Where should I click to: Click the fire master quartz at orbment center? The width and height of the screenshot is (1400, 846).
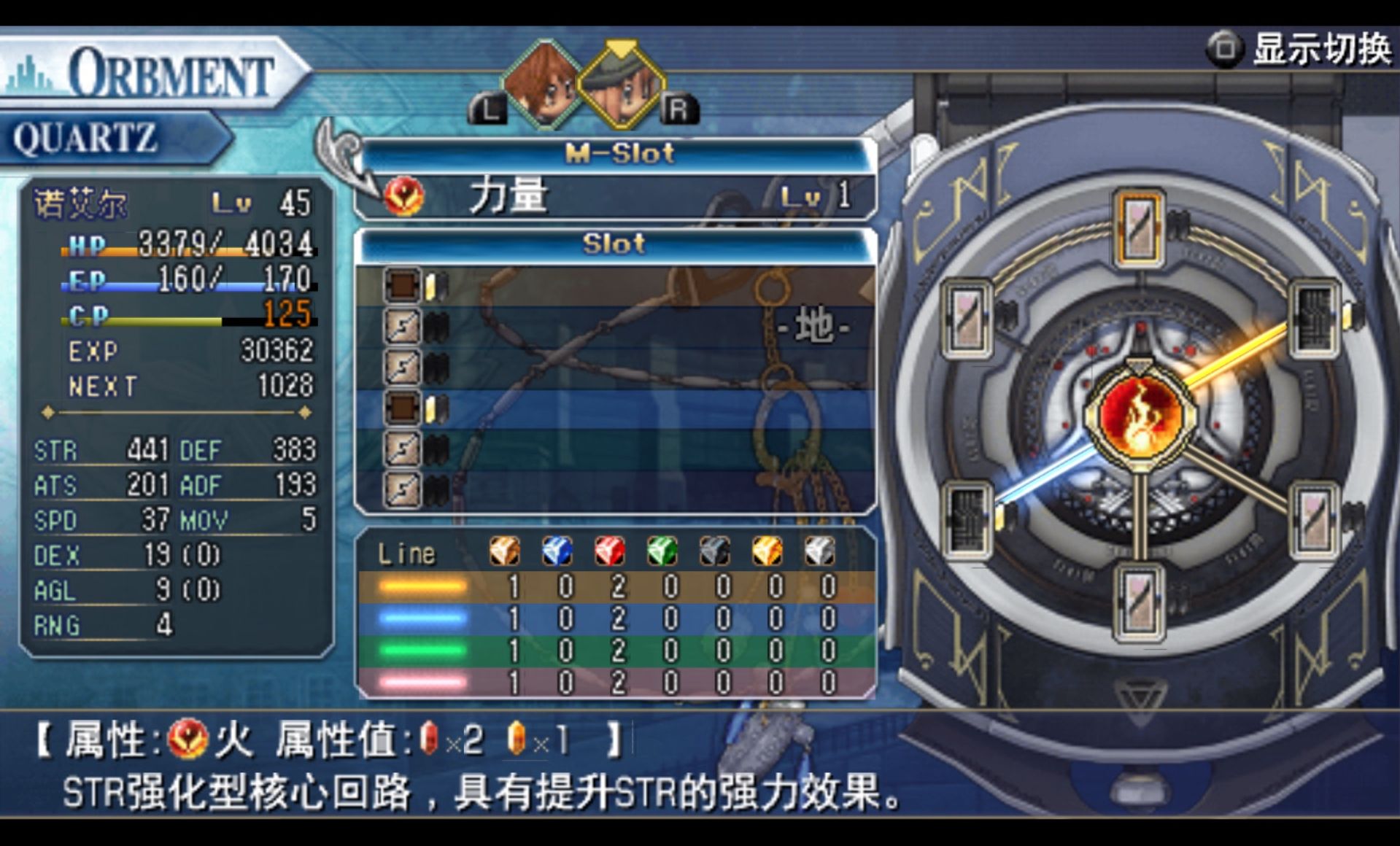1139,414
